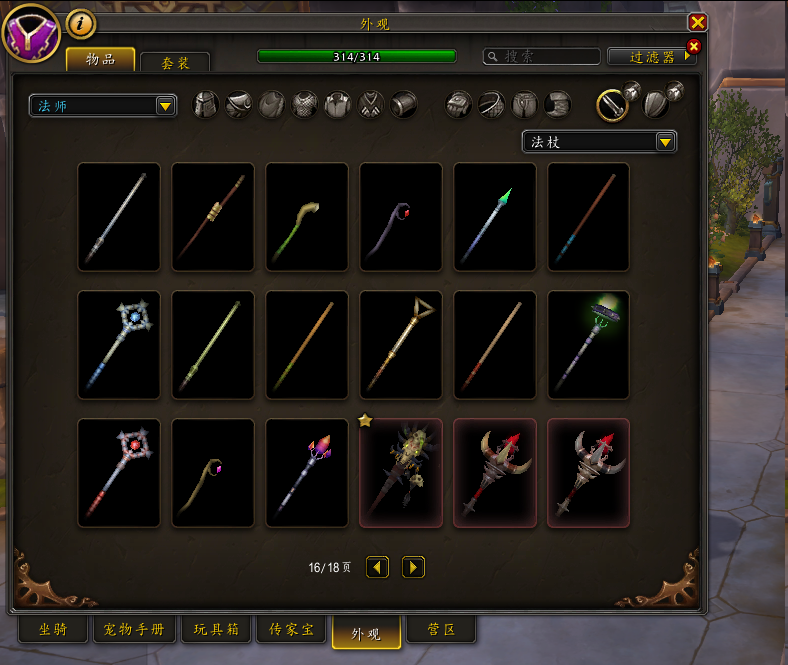The width and height of the screenshot is (788, 665).
Task: Select the helmet slot filter icon
Action: pyautogui.click(x=205, y=104)
